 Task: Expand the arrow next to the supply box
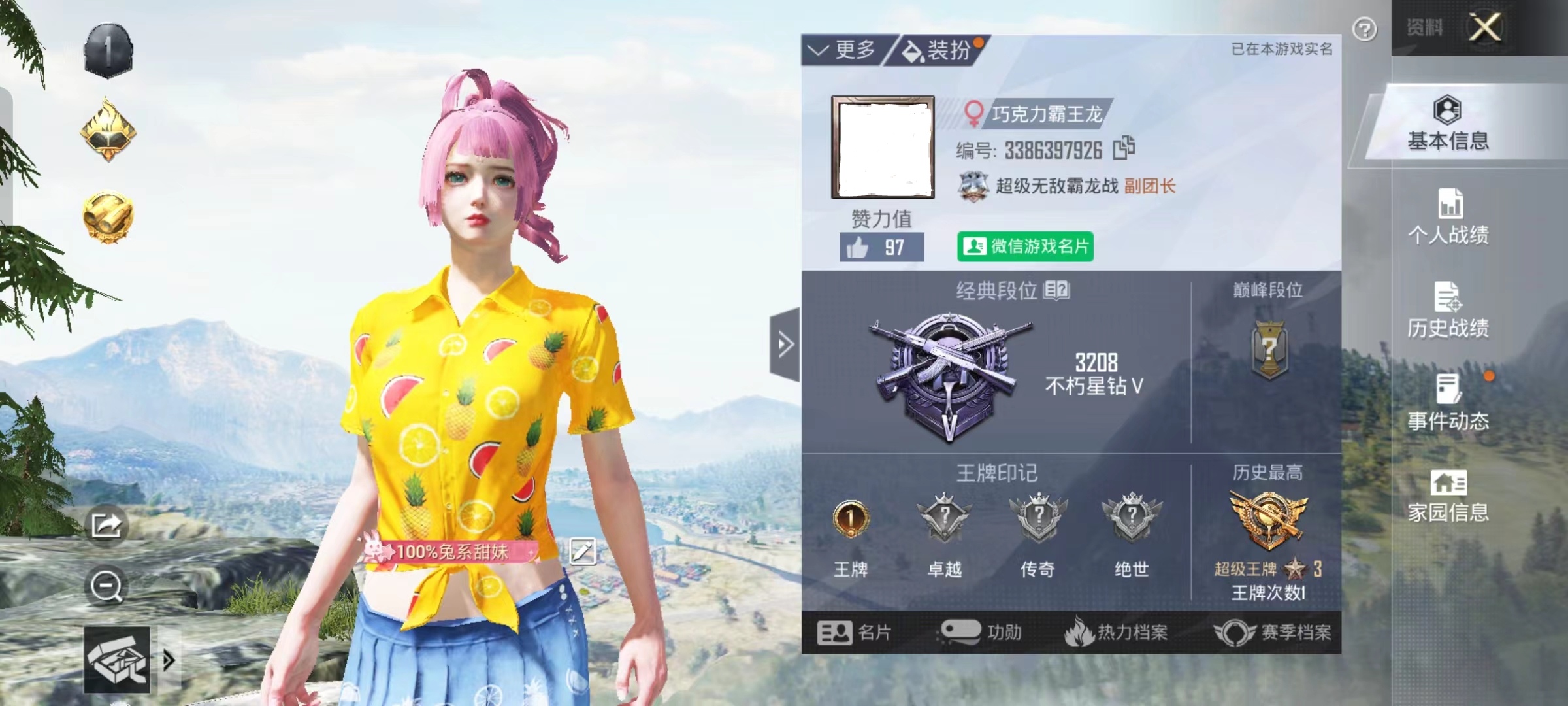click(x=169, y=660)
